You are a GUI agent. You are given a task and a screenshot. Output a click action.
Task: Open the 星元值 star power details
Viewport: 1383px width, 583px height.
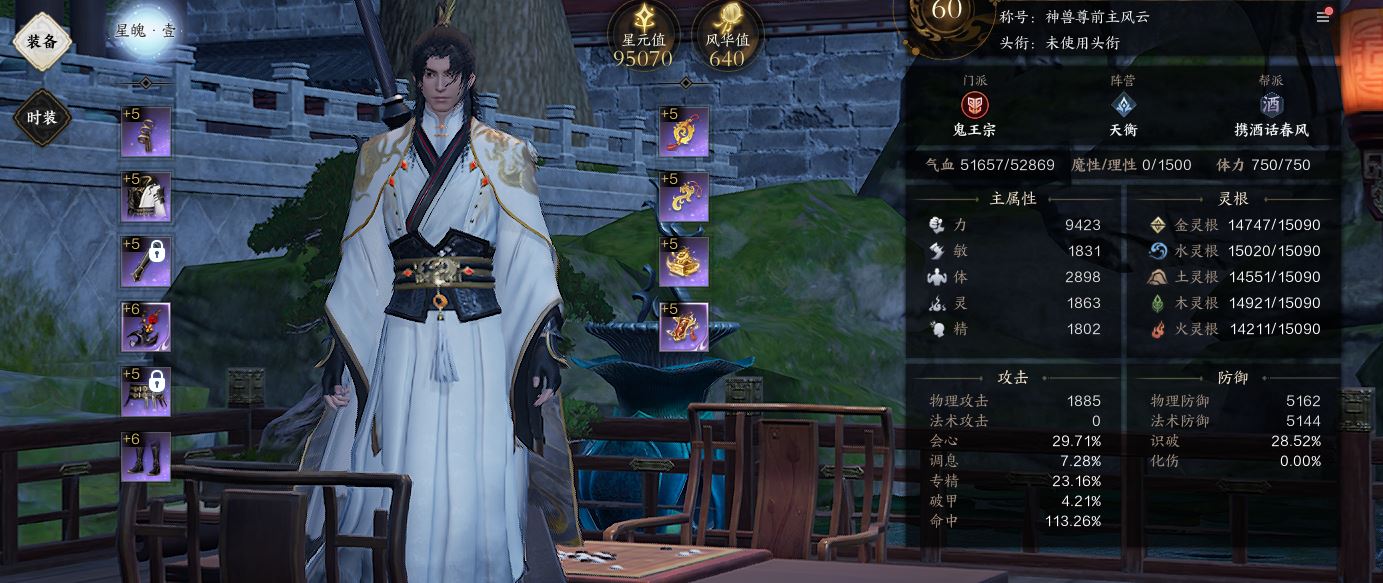click(x=642, y=36)
